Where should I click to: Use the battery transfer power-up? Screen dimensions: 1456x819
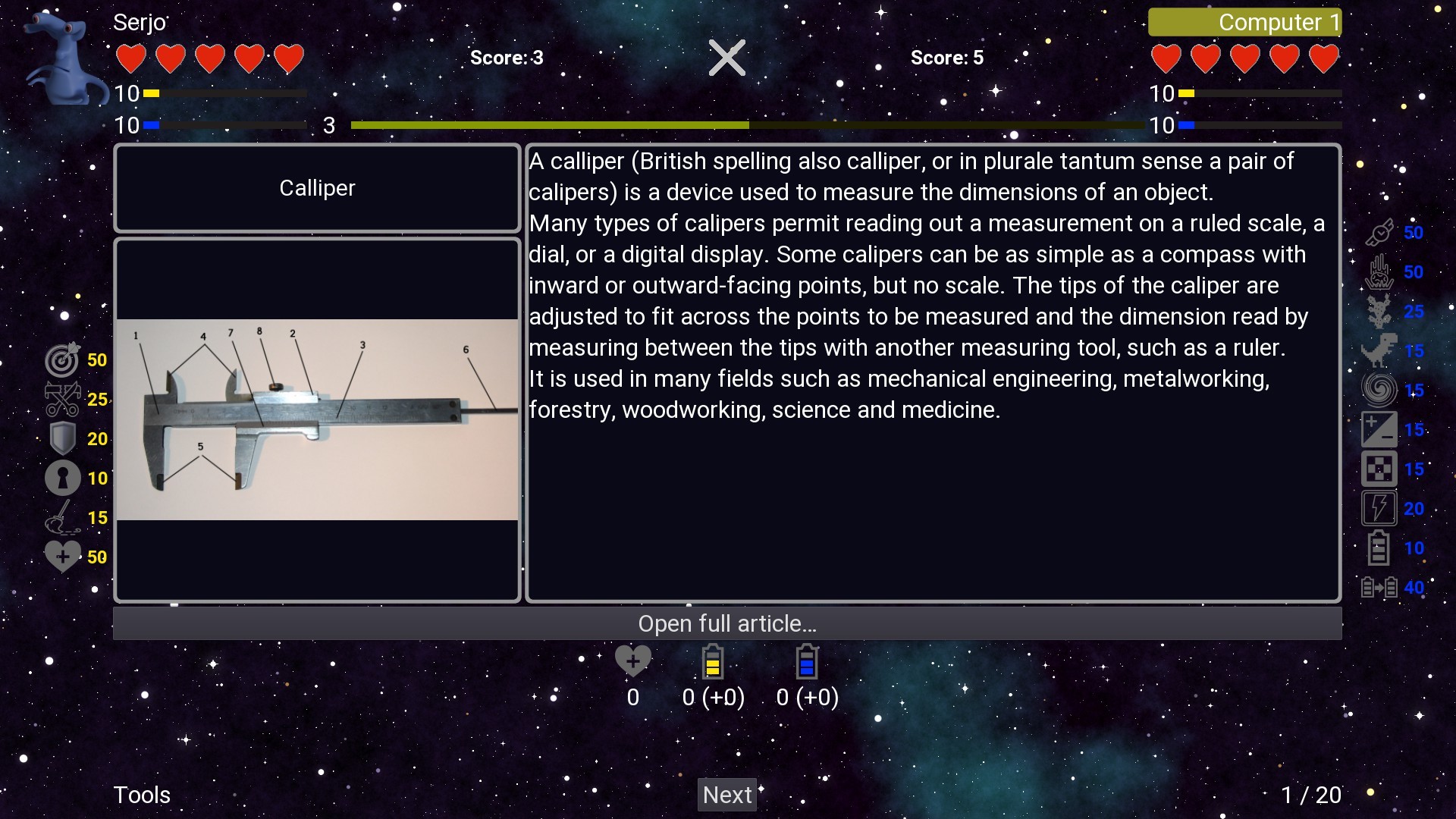pyautogui.click(x=1380, y=587)
